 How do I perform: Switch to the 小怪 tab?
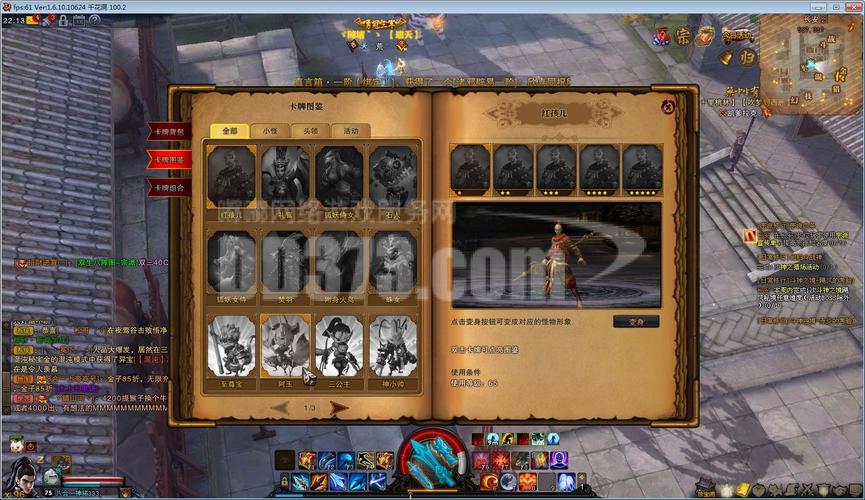(x=270, y=131)
